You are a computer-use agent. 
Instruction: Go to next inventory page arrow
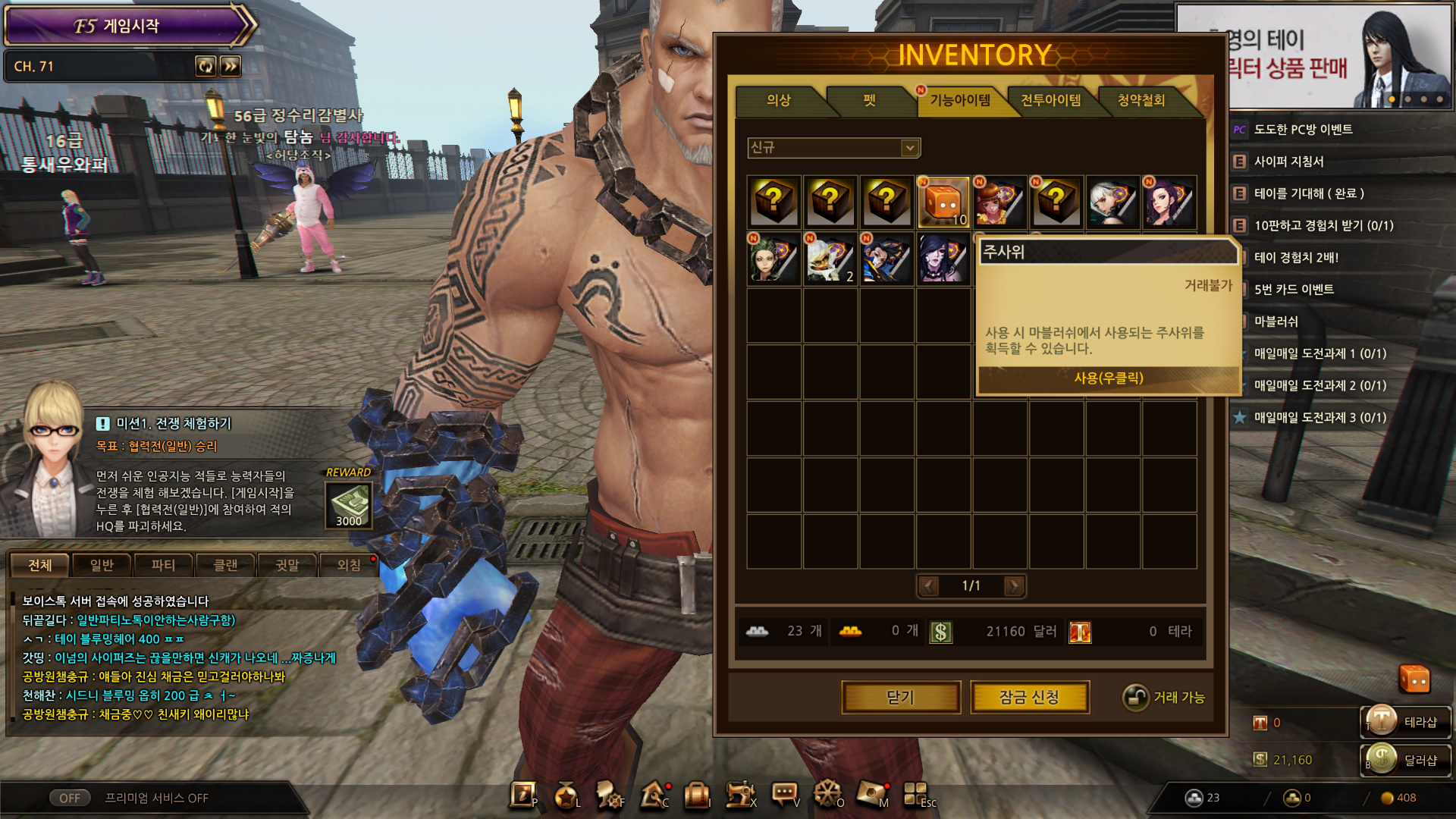1013,585
